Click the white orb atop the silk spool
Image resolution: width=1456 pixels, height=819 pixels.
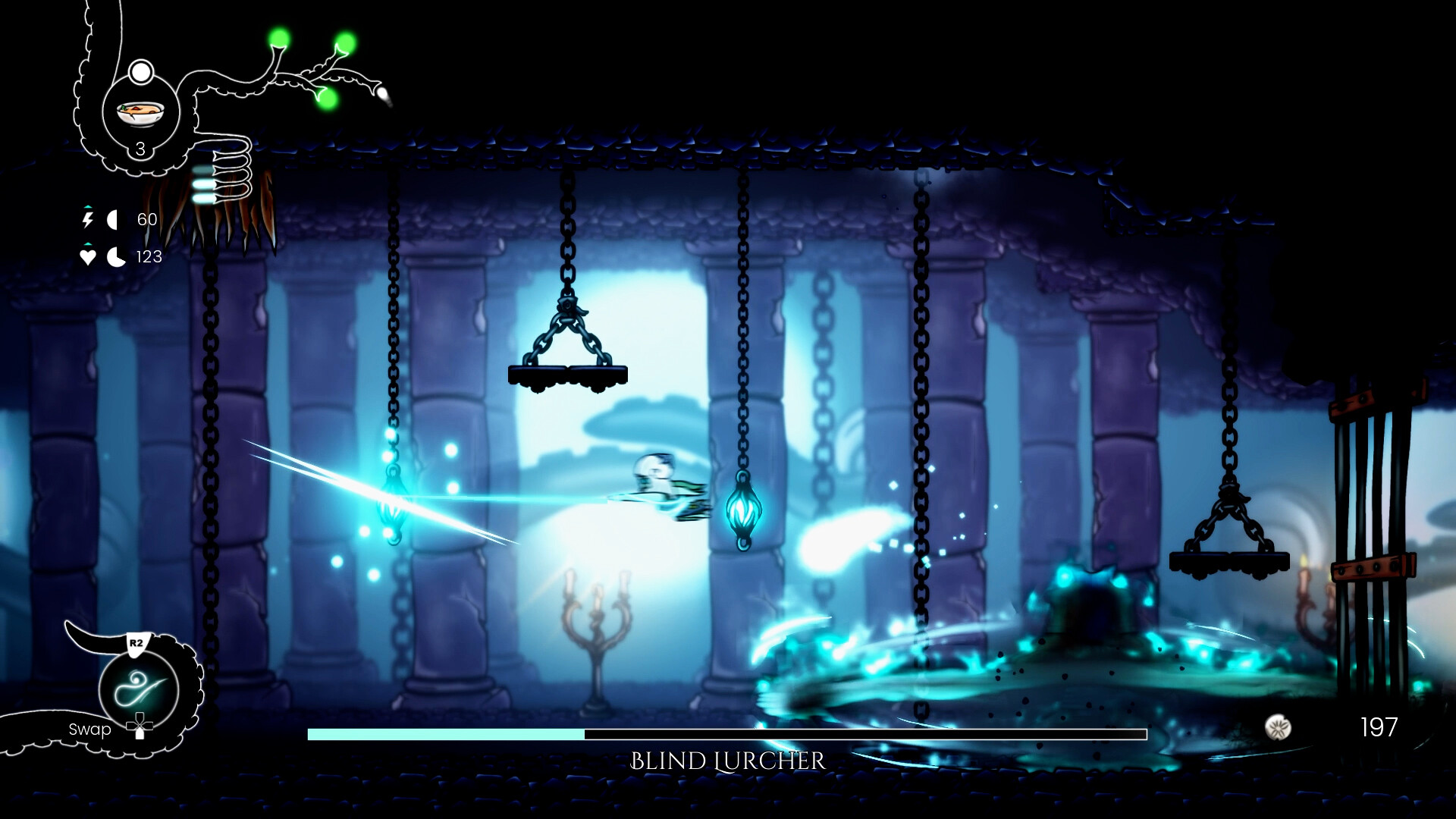[x=141, y=72]
